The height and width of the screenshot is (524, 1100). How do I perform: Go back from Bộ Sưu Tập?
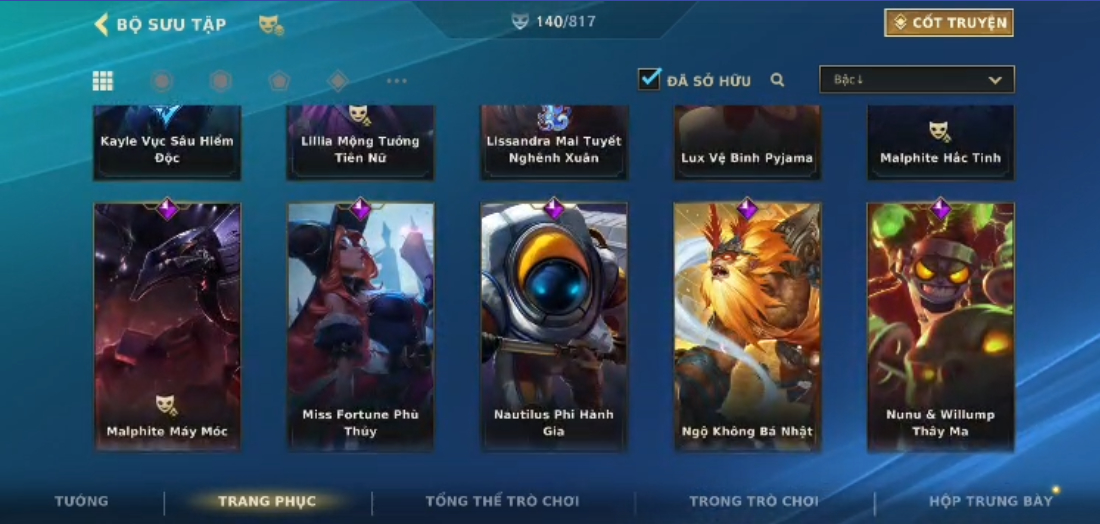pyautogui.click(x=101, y=24)
